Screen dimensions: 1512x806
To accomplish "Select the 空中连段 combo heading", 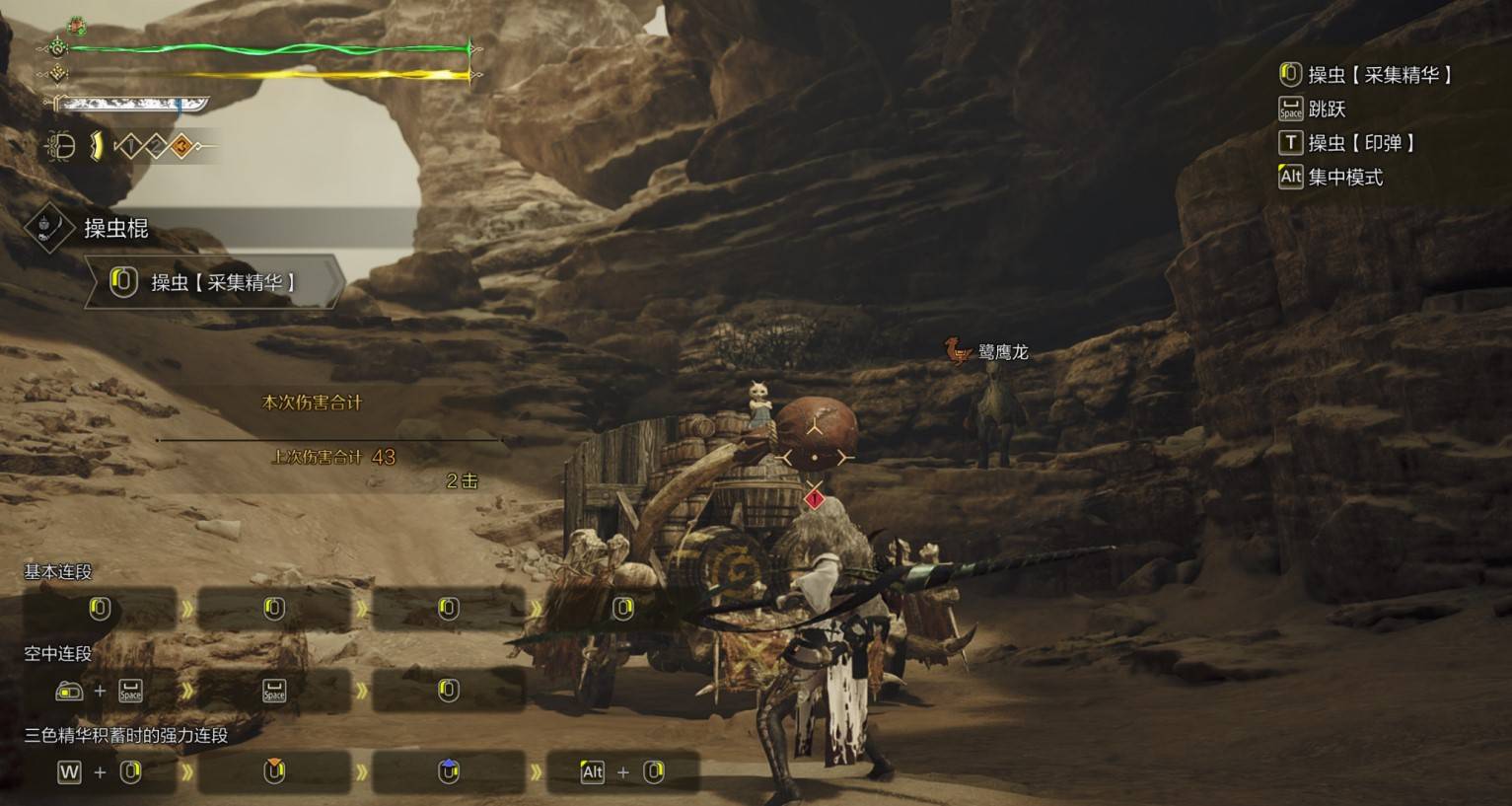I will (x=58, y=654).
